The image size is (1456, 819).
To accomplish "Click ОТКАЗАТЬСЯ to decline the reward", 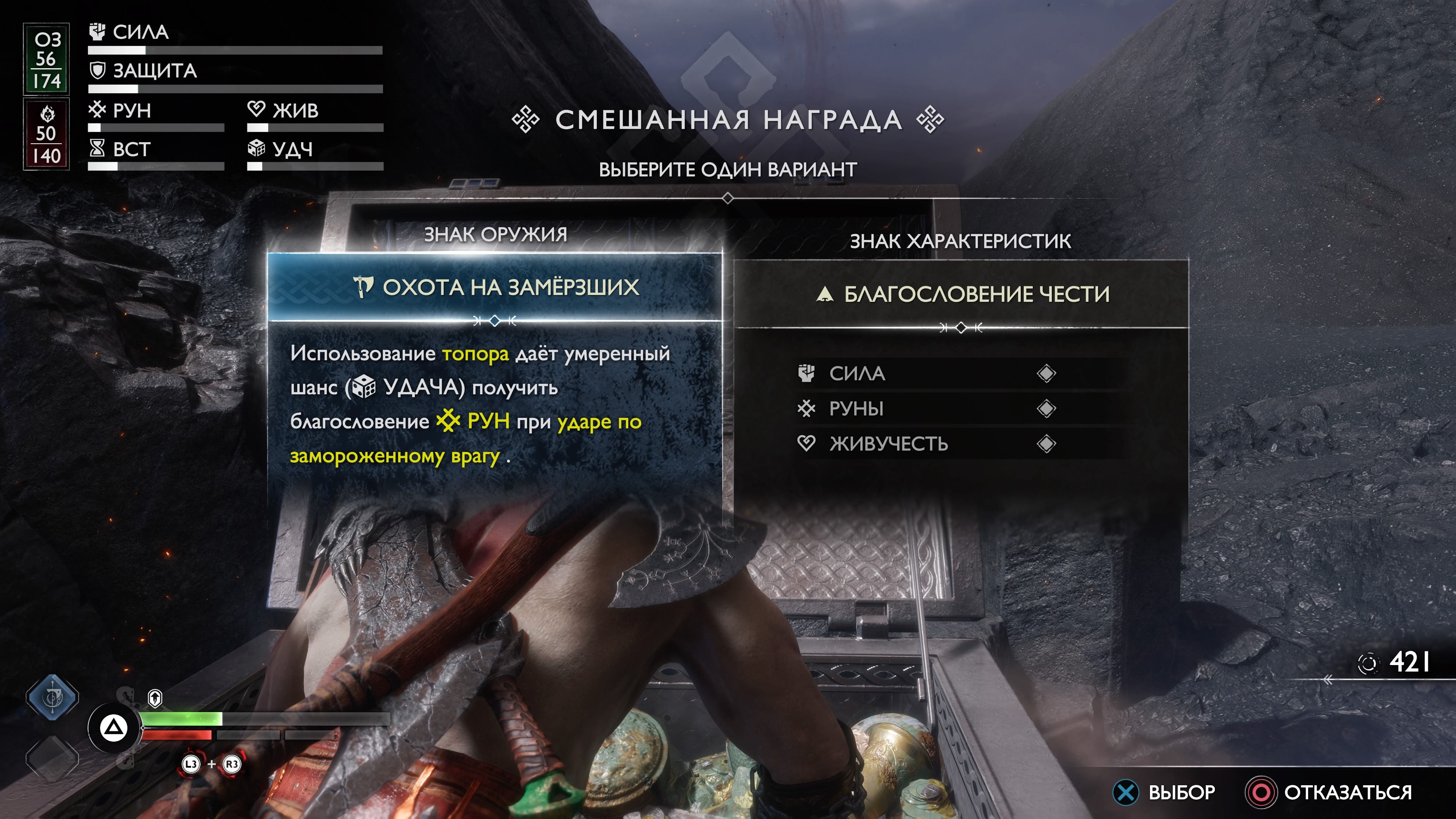I will point(1347,792).
